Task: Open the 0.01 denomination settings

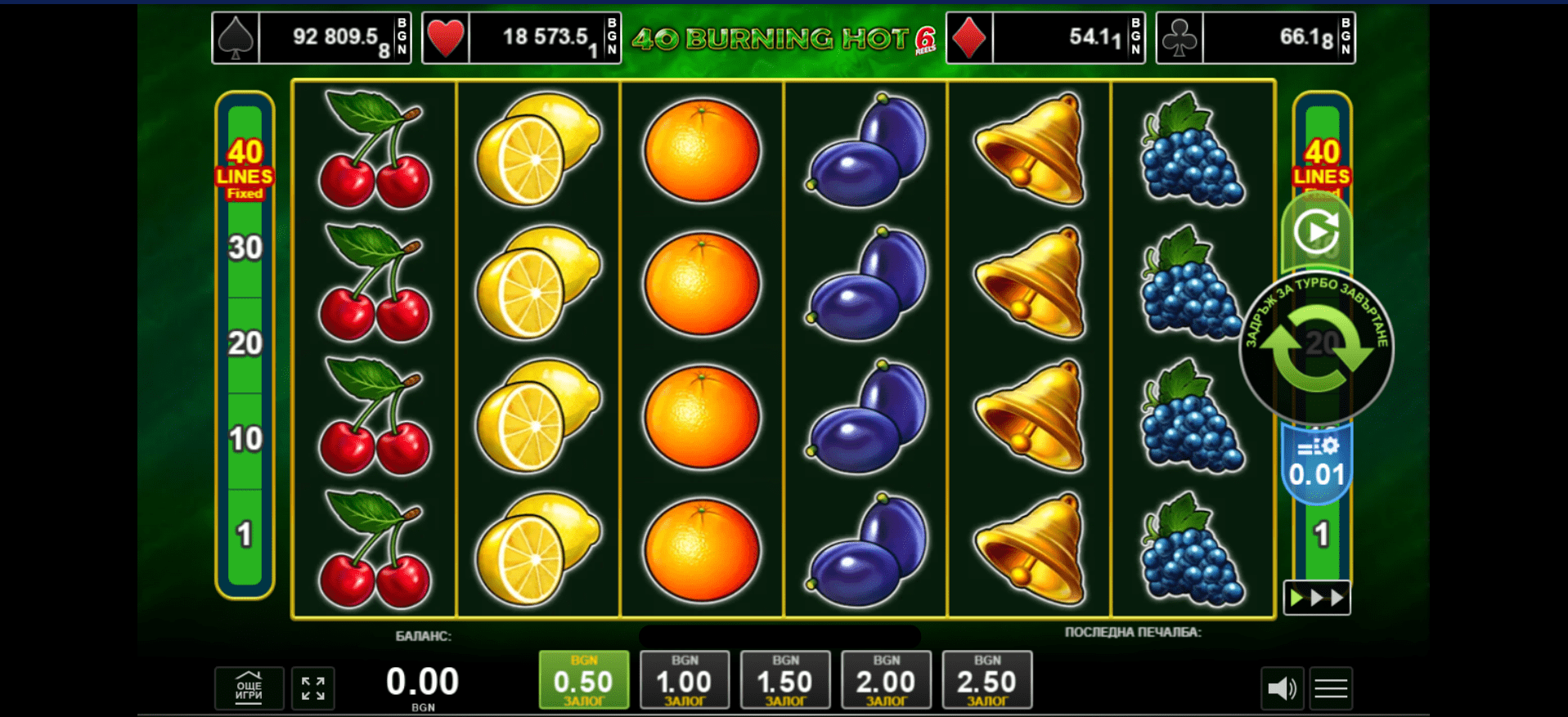Action: point(1316,464)
